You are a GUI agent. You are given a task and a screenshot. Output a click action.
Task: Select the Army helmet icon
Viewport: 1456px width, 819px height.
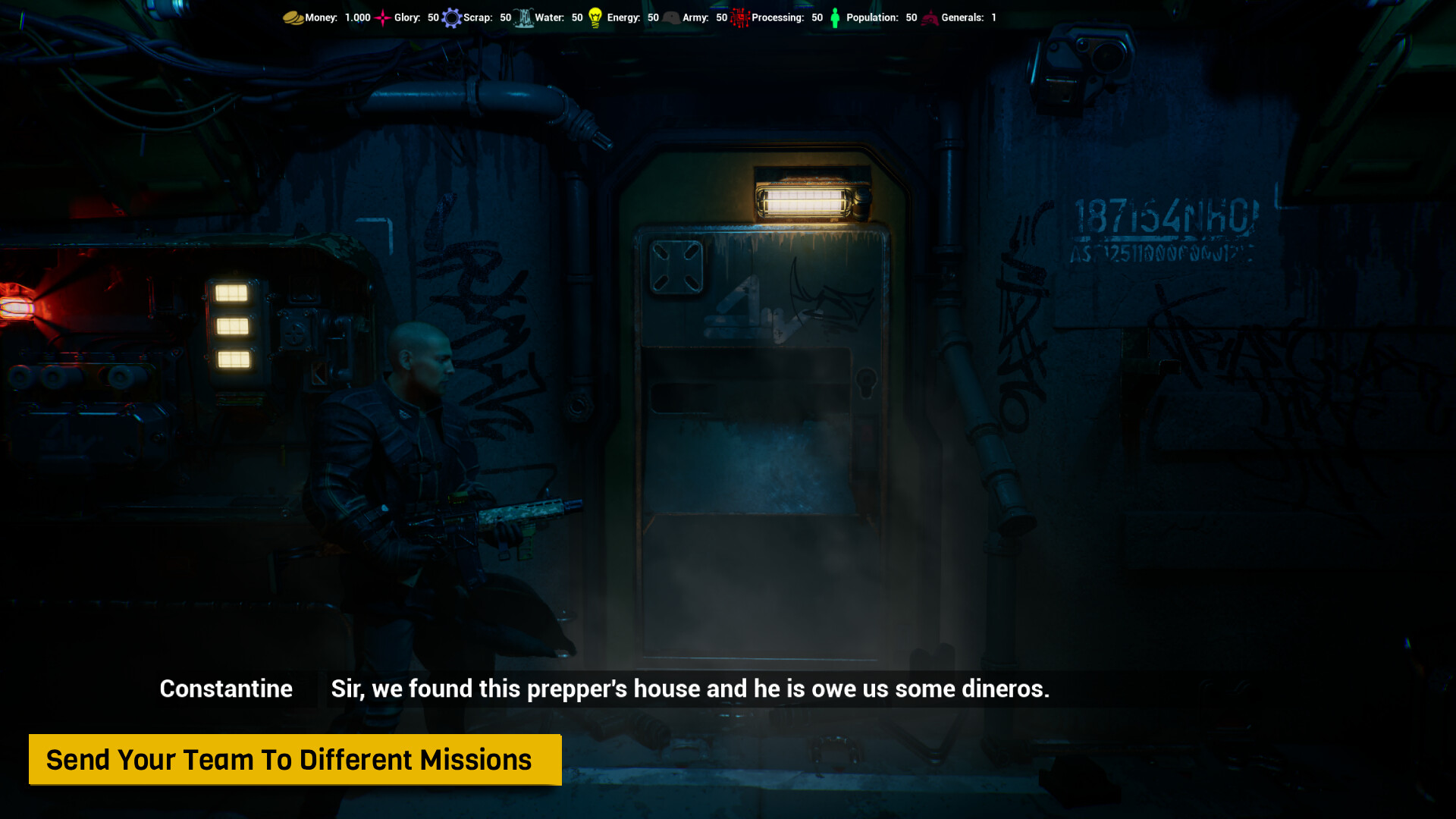click(671, 17)
